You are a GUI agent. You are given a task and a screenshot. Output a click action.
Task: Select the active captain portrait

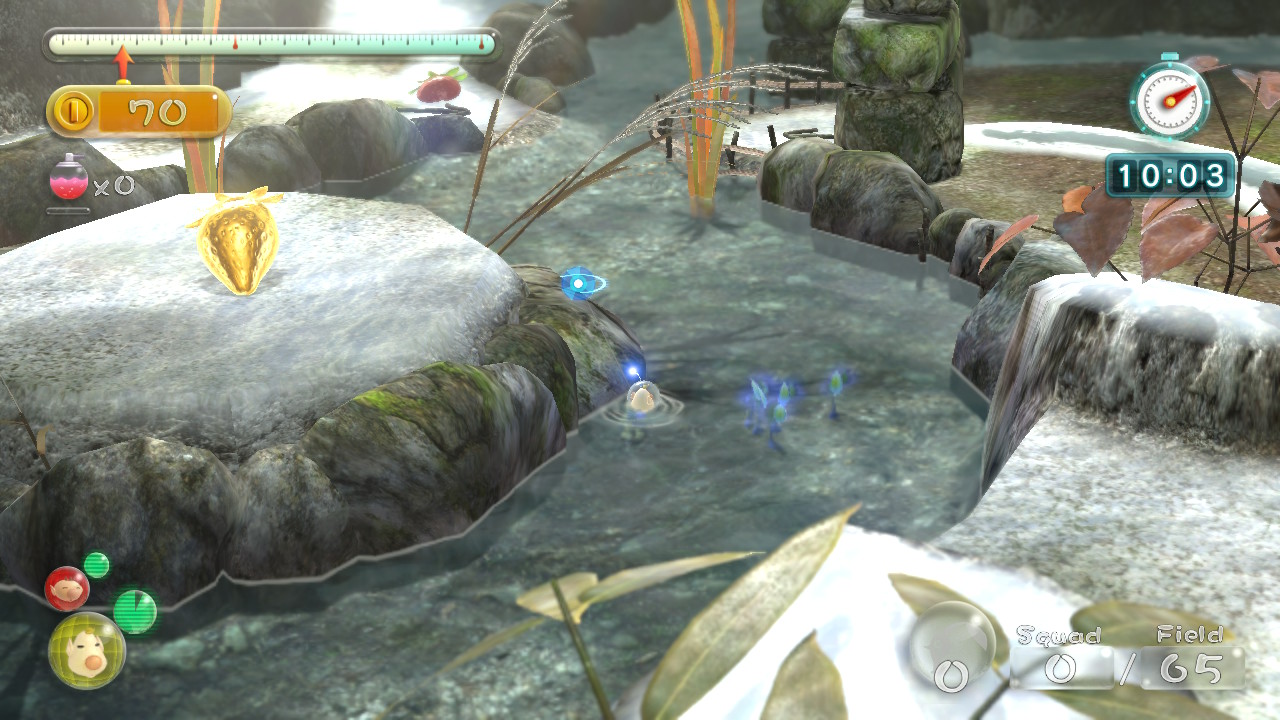click(x=87, y=651)
